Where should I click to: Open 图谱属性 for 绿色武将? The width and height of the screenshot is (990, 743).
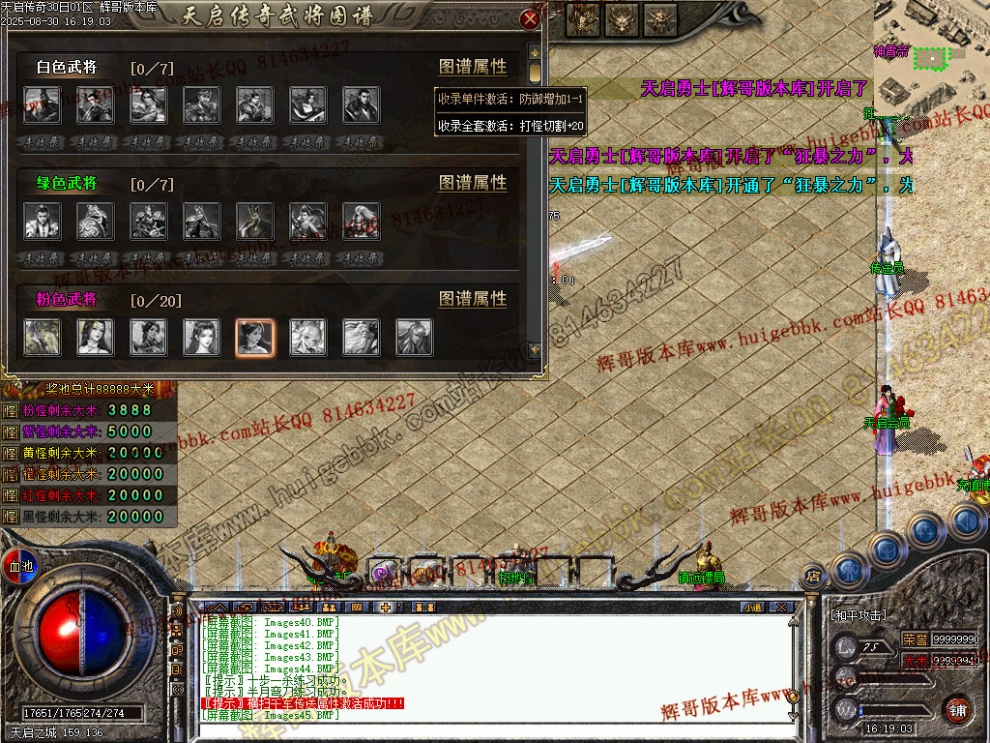(x=472, y=183)
